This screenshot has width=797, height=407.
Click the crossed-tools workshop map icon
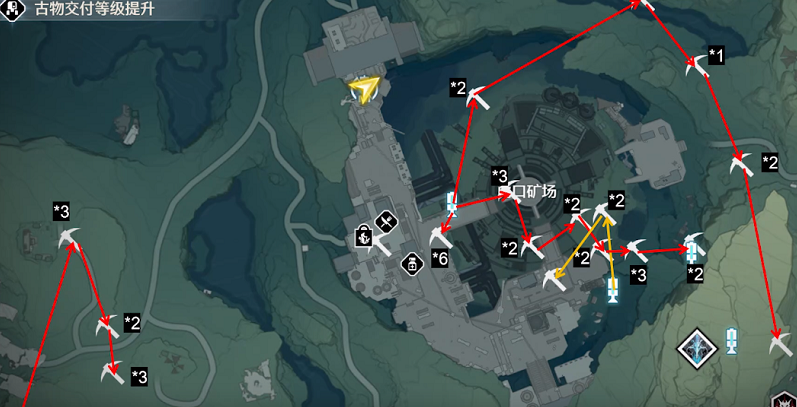(x=386, y=220)
